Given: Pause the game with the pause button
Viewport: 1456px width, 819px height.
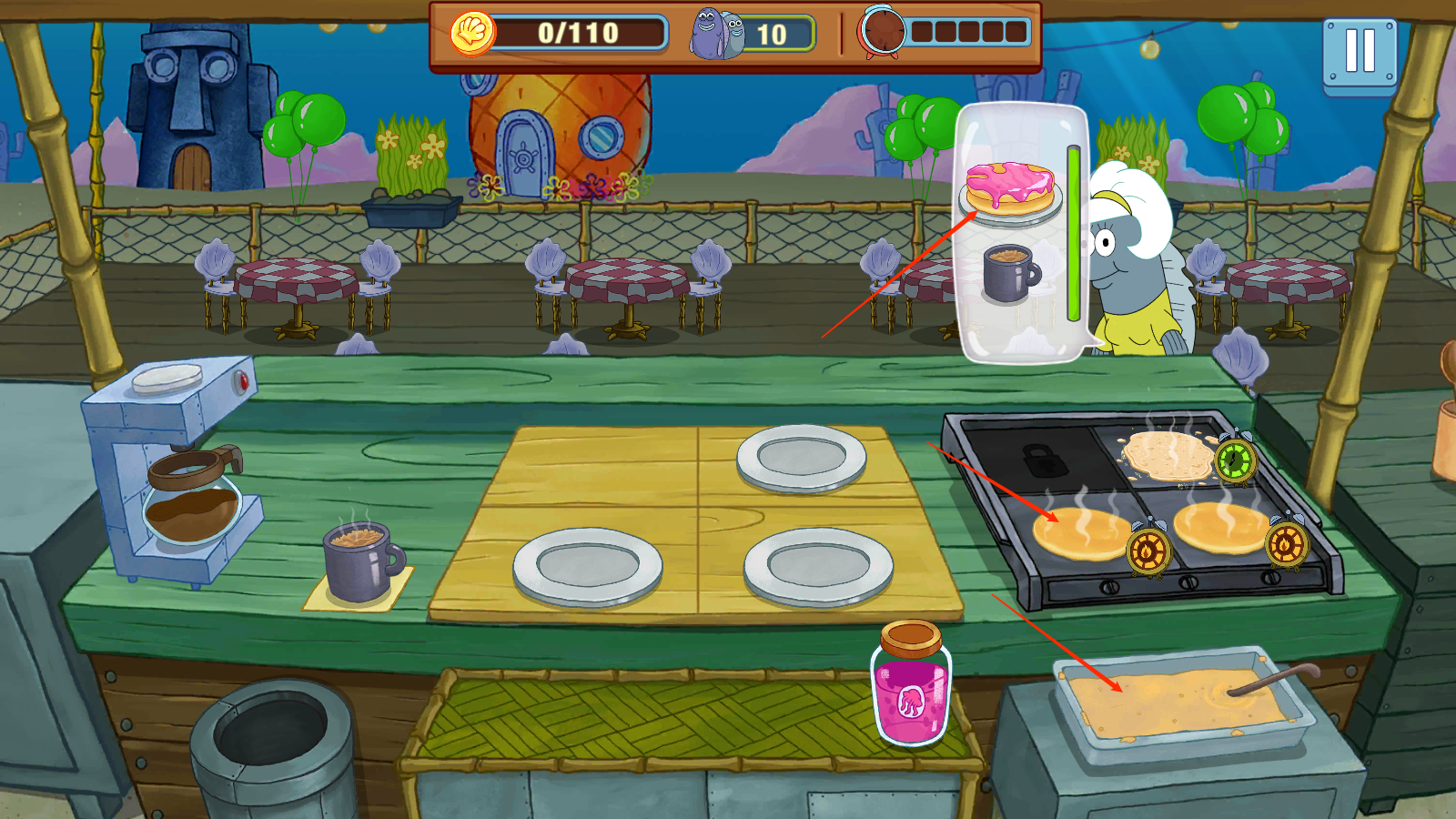Looking at the screenshot, I should (x=1360, y=53).
